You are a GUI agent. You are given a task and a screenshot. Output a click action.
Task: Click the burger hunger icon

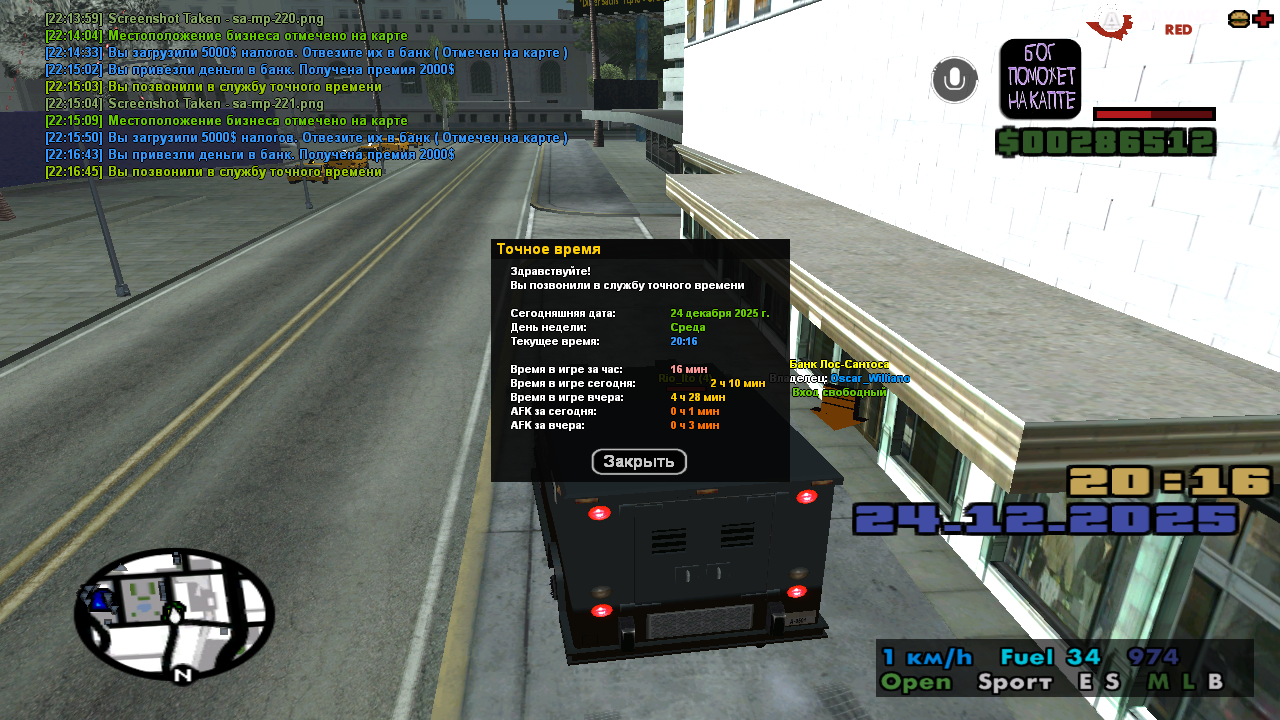(x=1238, y=19)
